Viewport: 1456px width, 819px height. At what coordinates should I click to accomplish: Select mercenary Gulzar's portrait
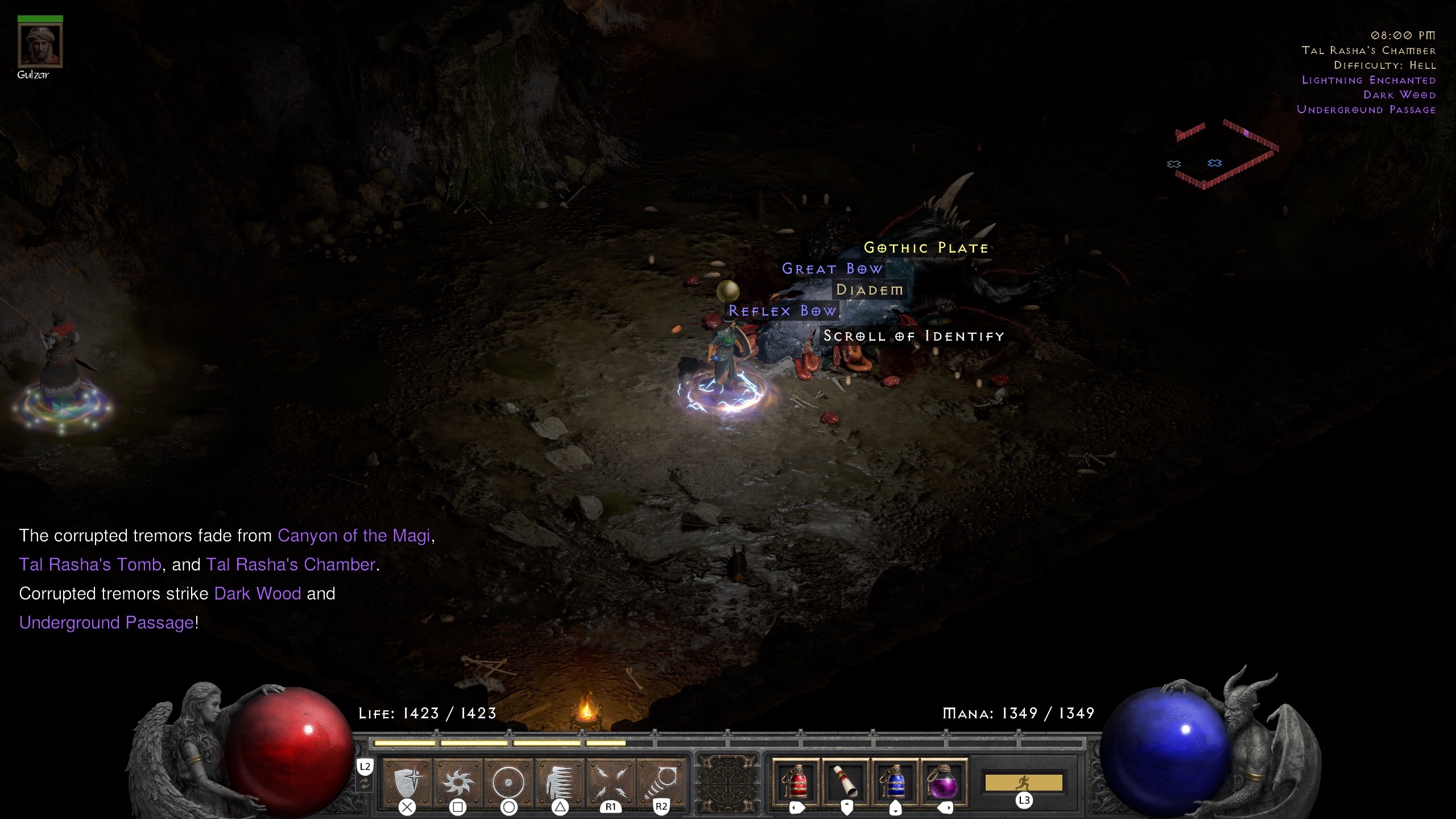[x=40, y=45]
